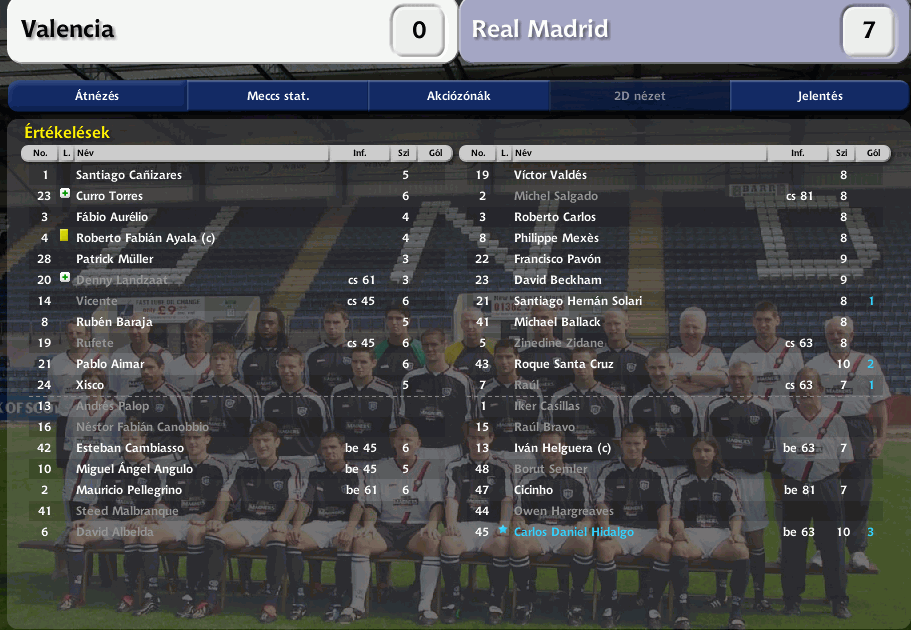
Task: Choose Pablo Aimar in the list
Action: [x=110, y=364]
